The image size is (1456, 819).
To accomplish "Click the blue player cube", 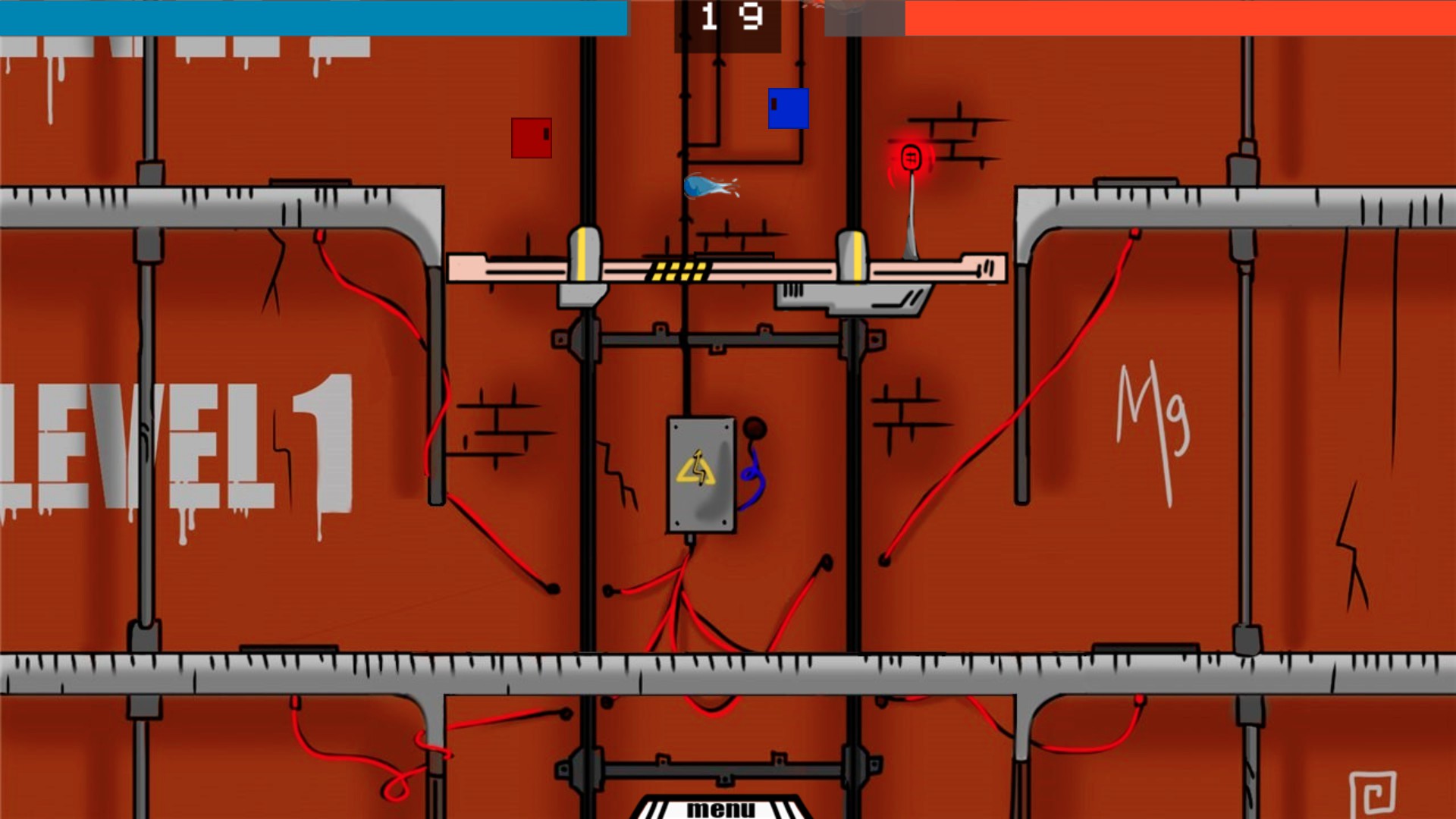I will click(x=789, y=110).
